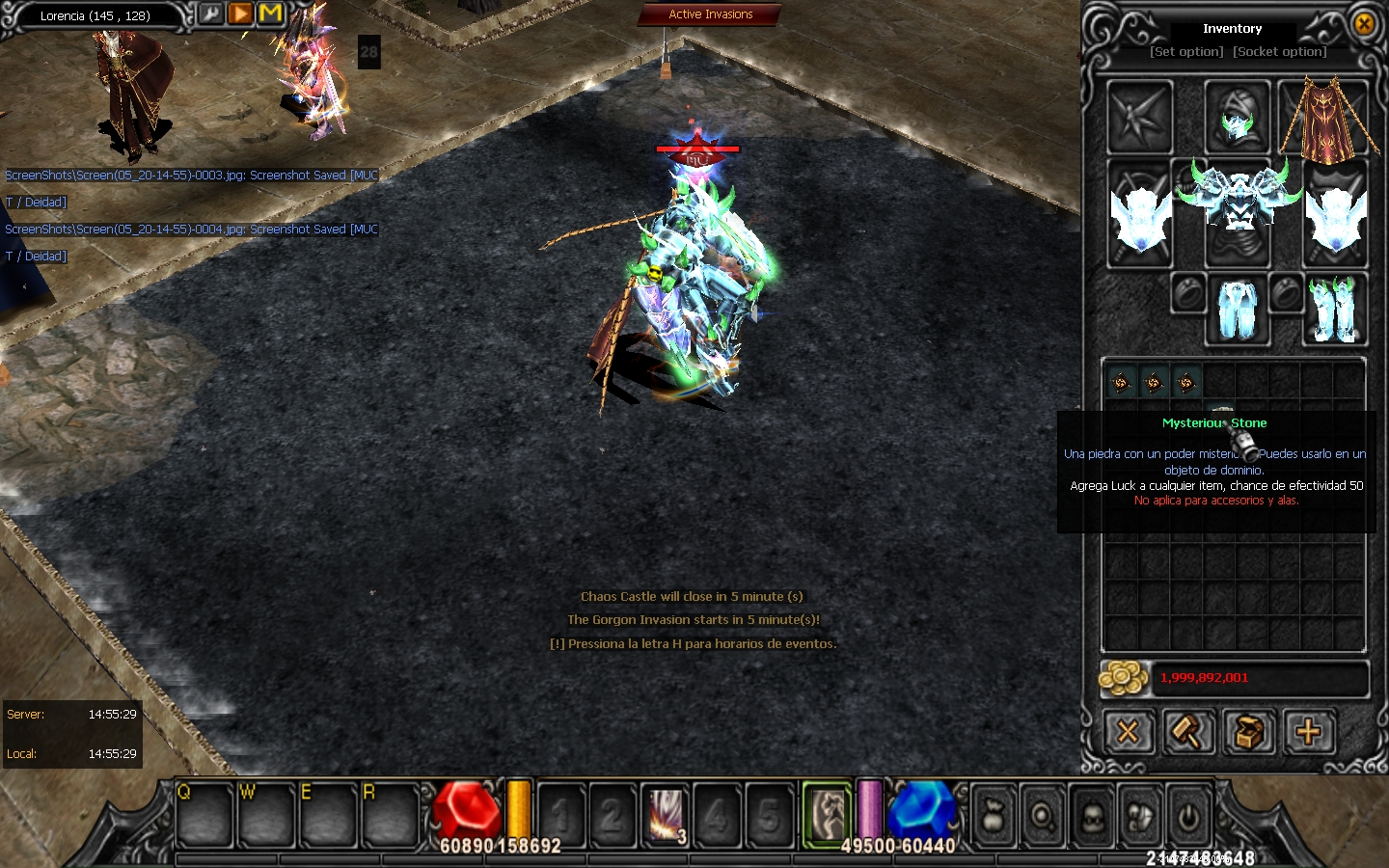Select the green-framed active skill icon
1389x868 pixels.
(827, 813)
